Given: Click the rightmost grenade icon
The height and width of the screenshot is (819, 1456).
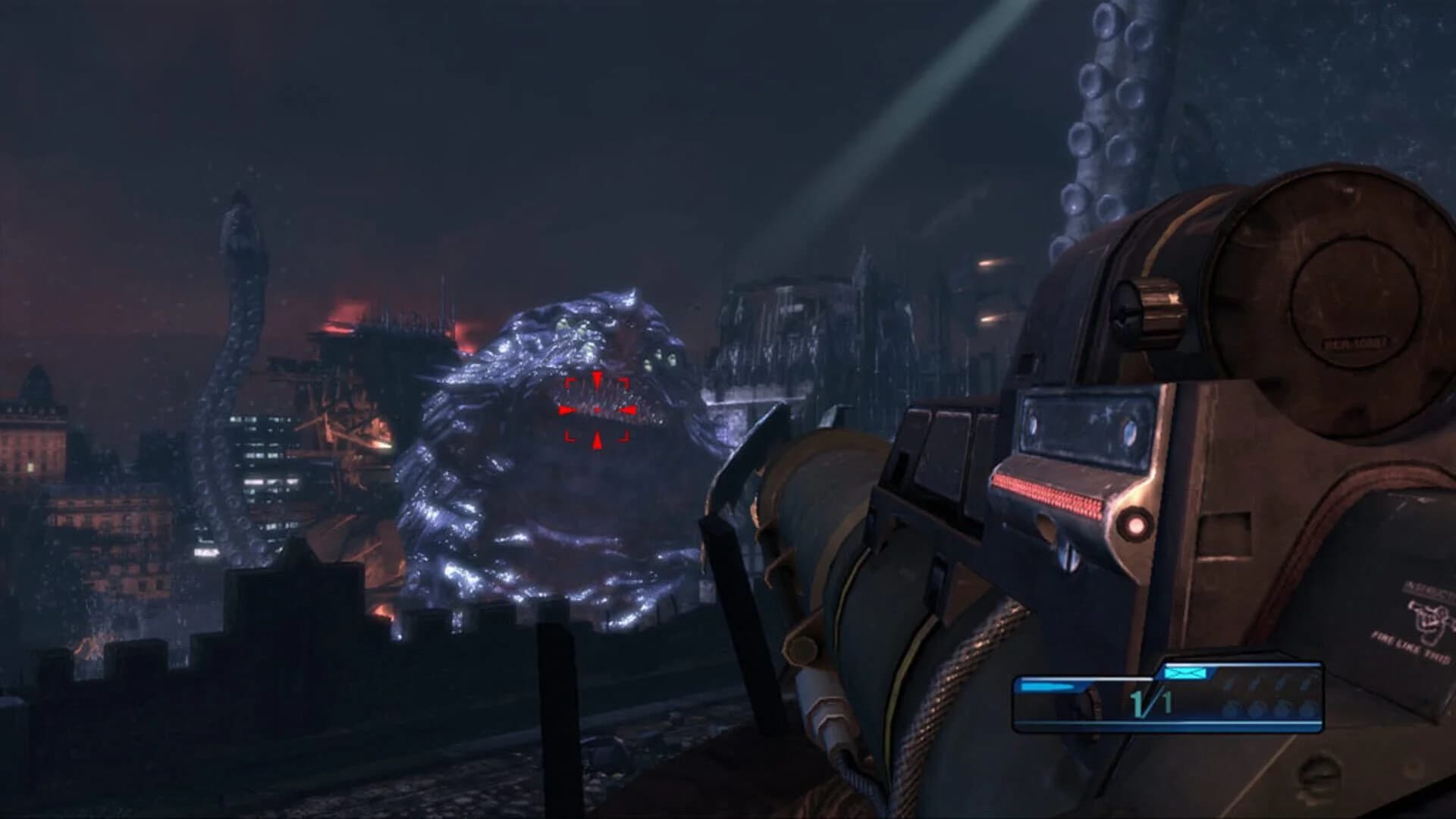Looking at the screenshot, I should click(x=1310, y=706).
